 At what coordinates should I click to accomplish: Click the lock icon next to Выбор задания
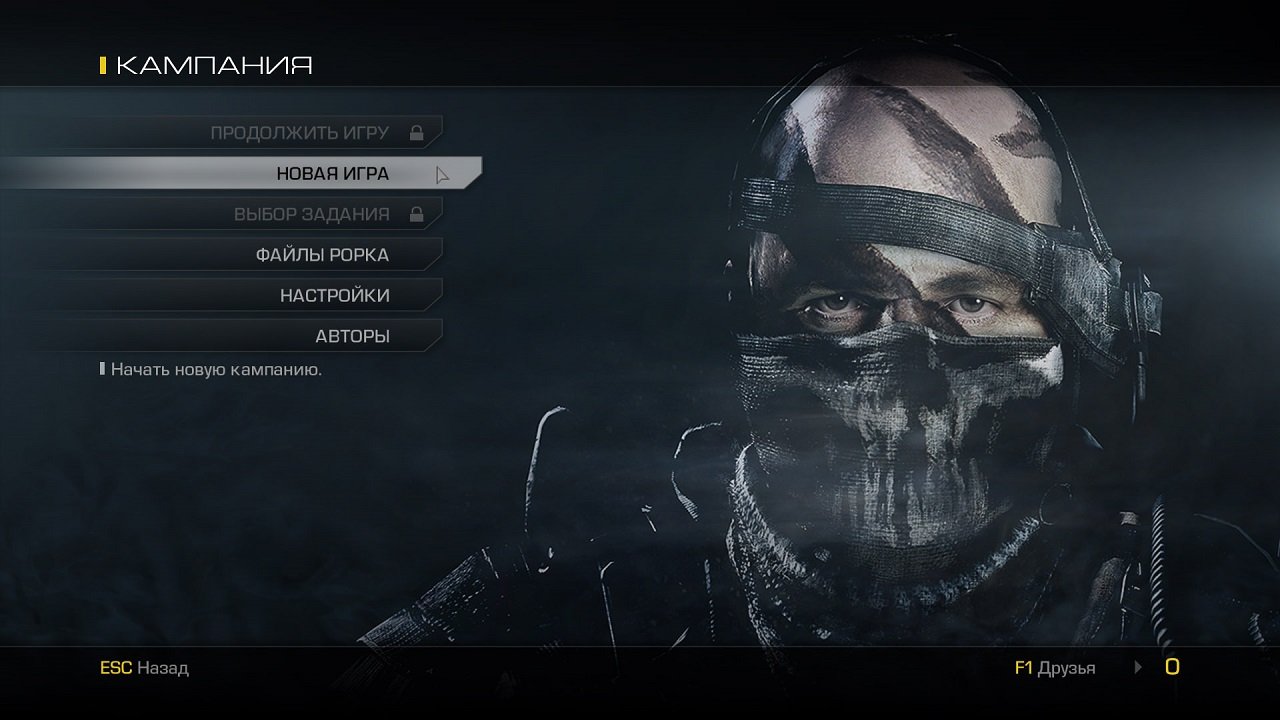(419, 213)
